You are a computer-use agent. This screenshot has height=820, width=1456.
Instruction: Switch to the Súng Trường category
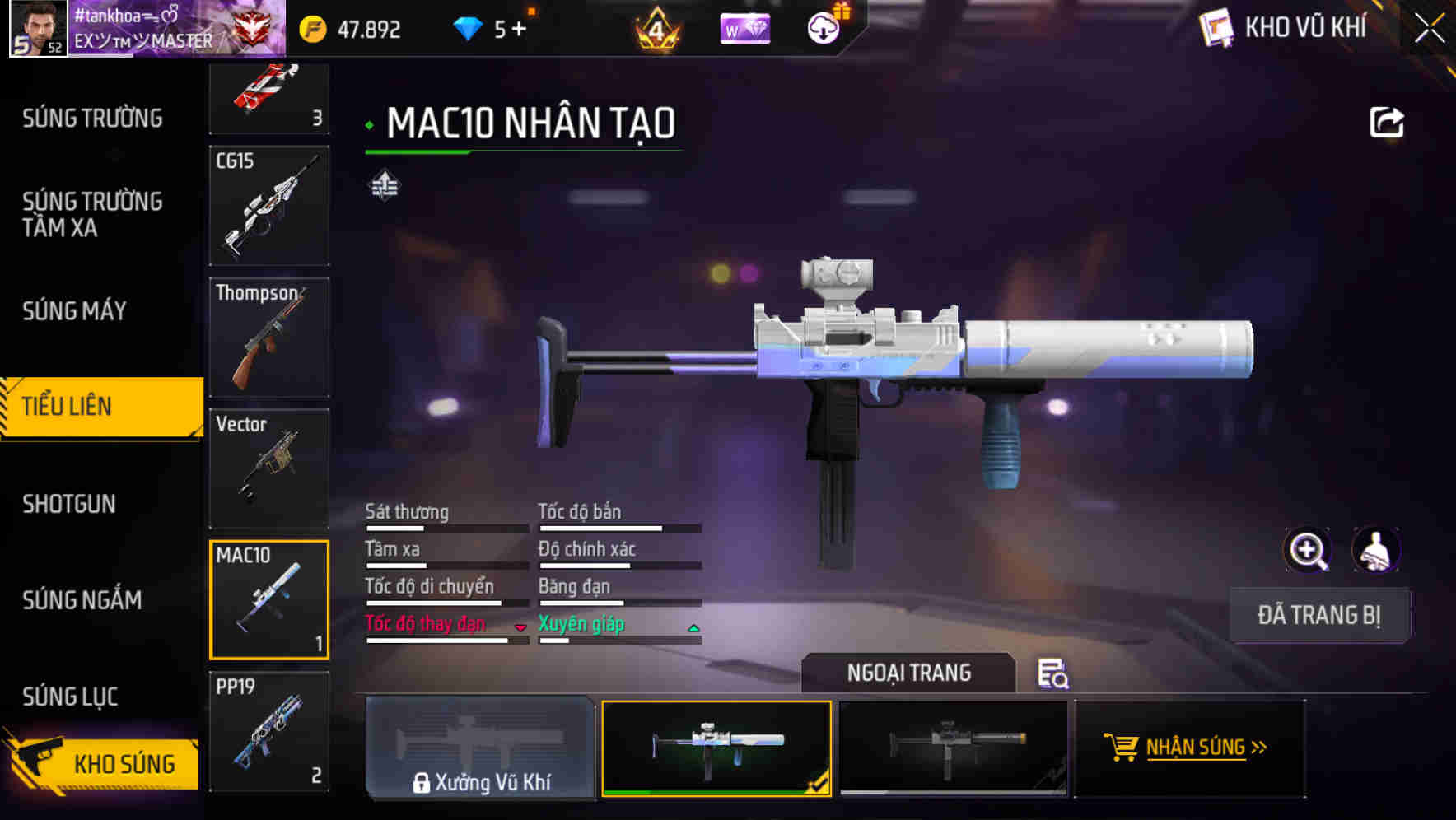pos(92,119)
